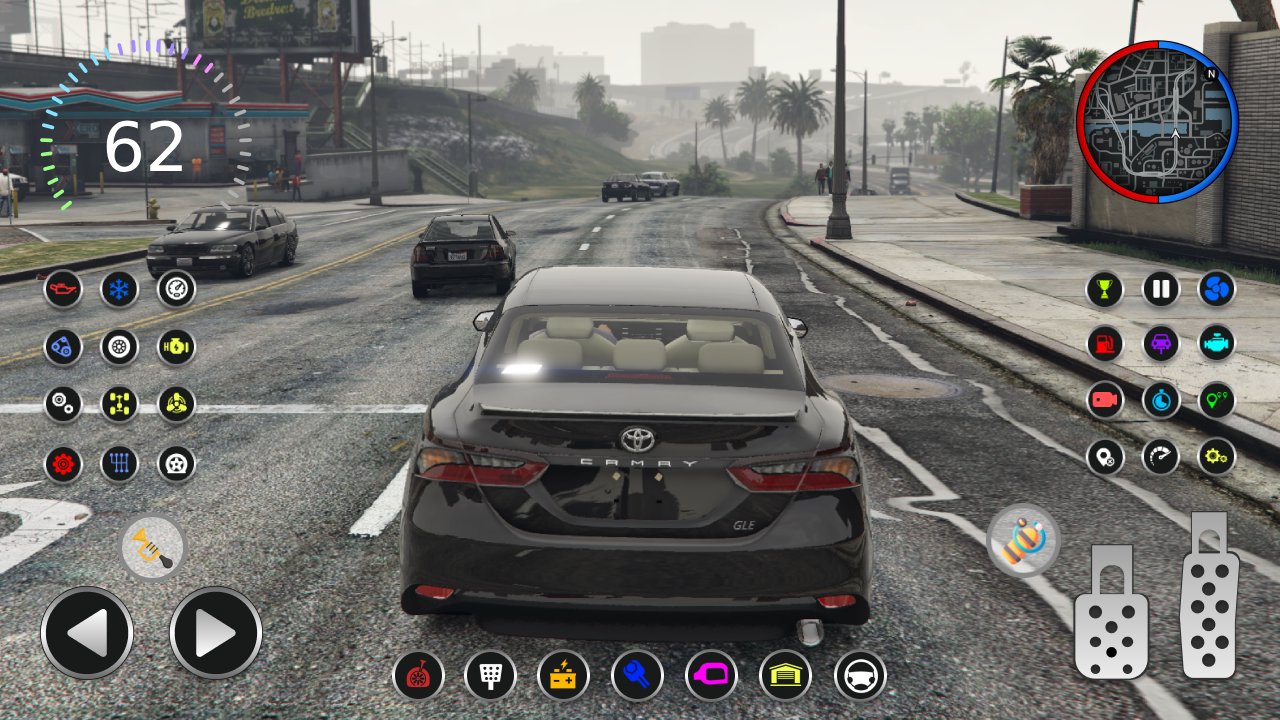1280x720 pixels.
Task: Tap the shorter brake pedal
Action: tap(1110, 612)
